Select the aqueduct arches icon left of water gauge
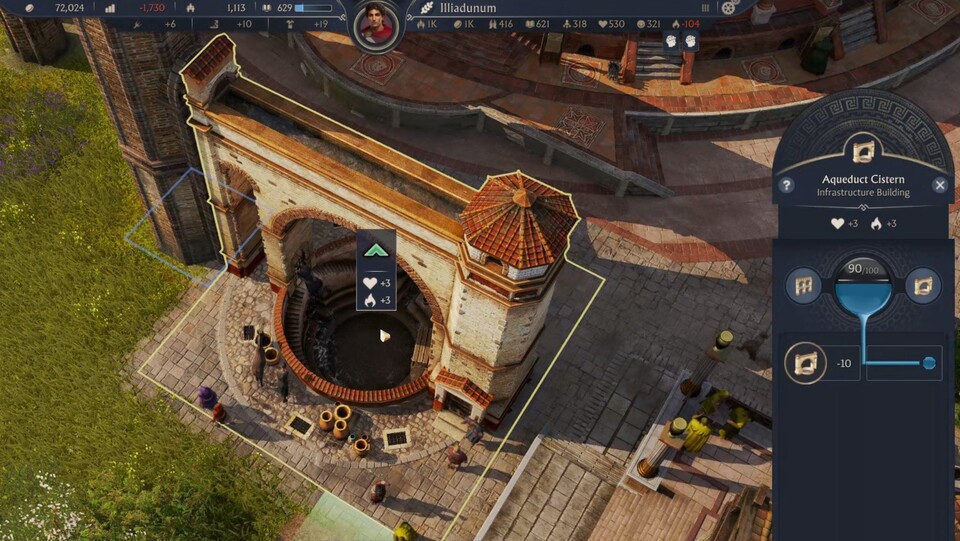The height and width of the screenshot is (541, 960). click(x=803, y=286)
